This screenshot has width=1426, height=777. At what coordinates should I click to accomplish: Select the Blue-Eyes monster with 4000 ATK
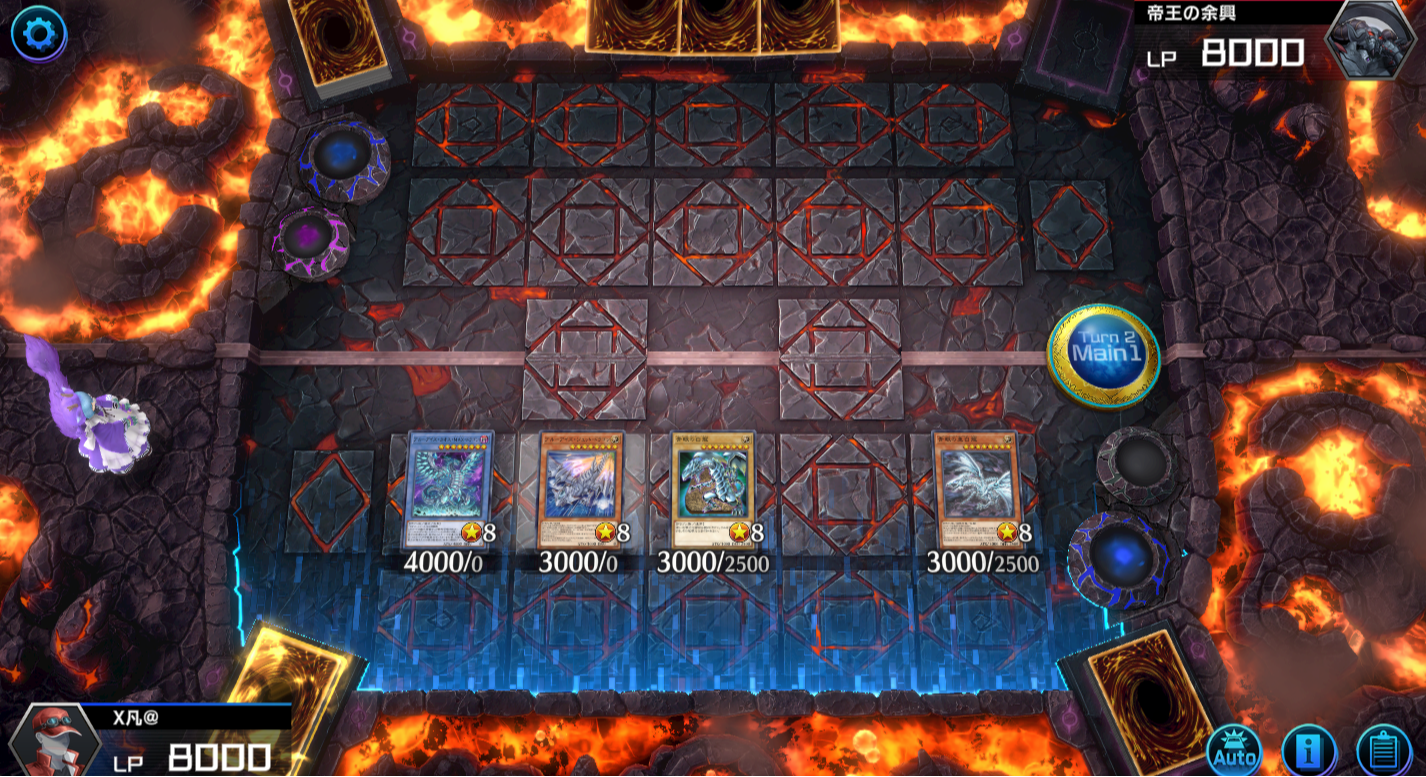(450, 490)
